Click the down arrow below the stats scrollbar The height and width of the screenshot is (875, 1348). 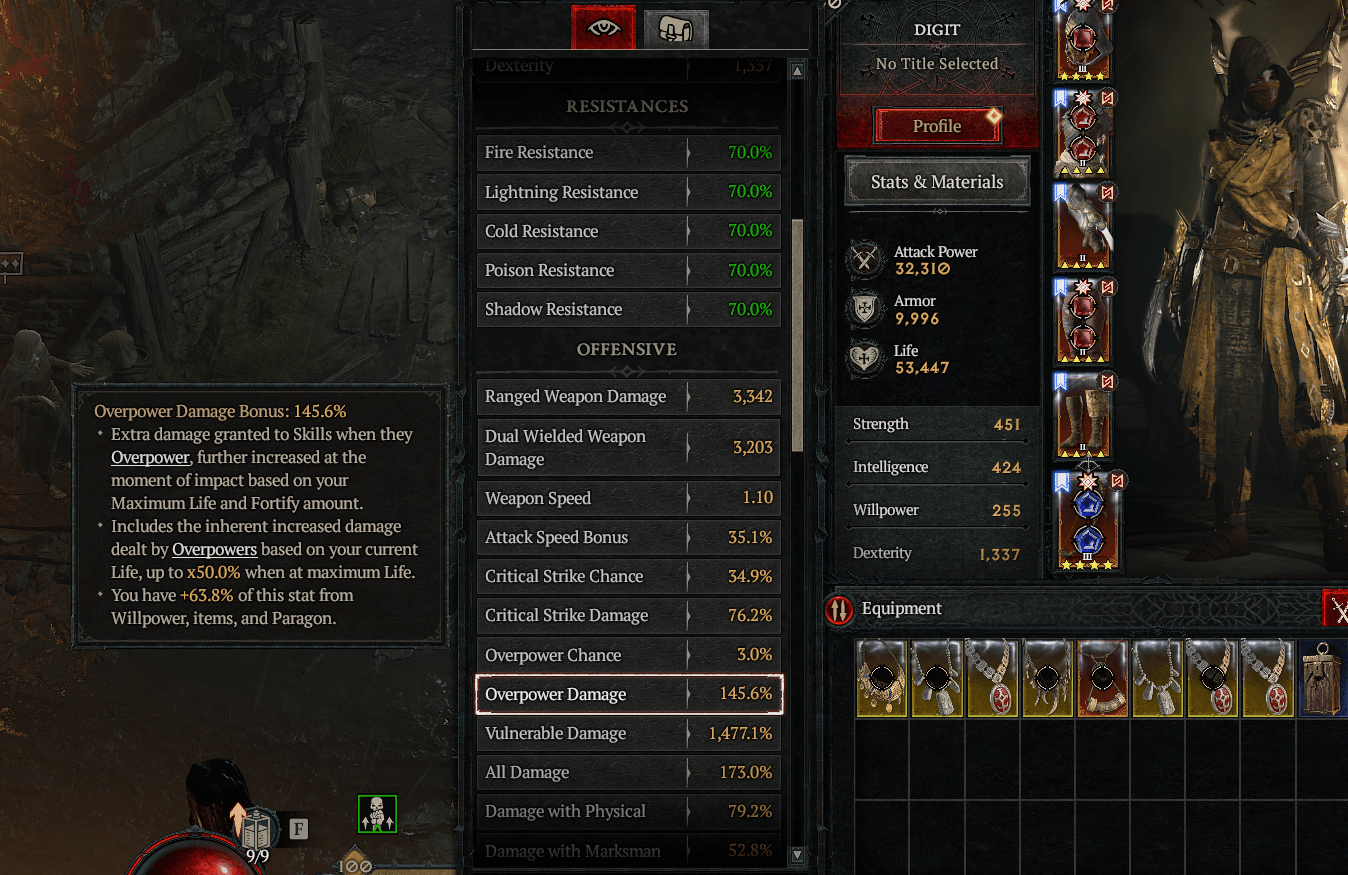(x=797, y=857)
